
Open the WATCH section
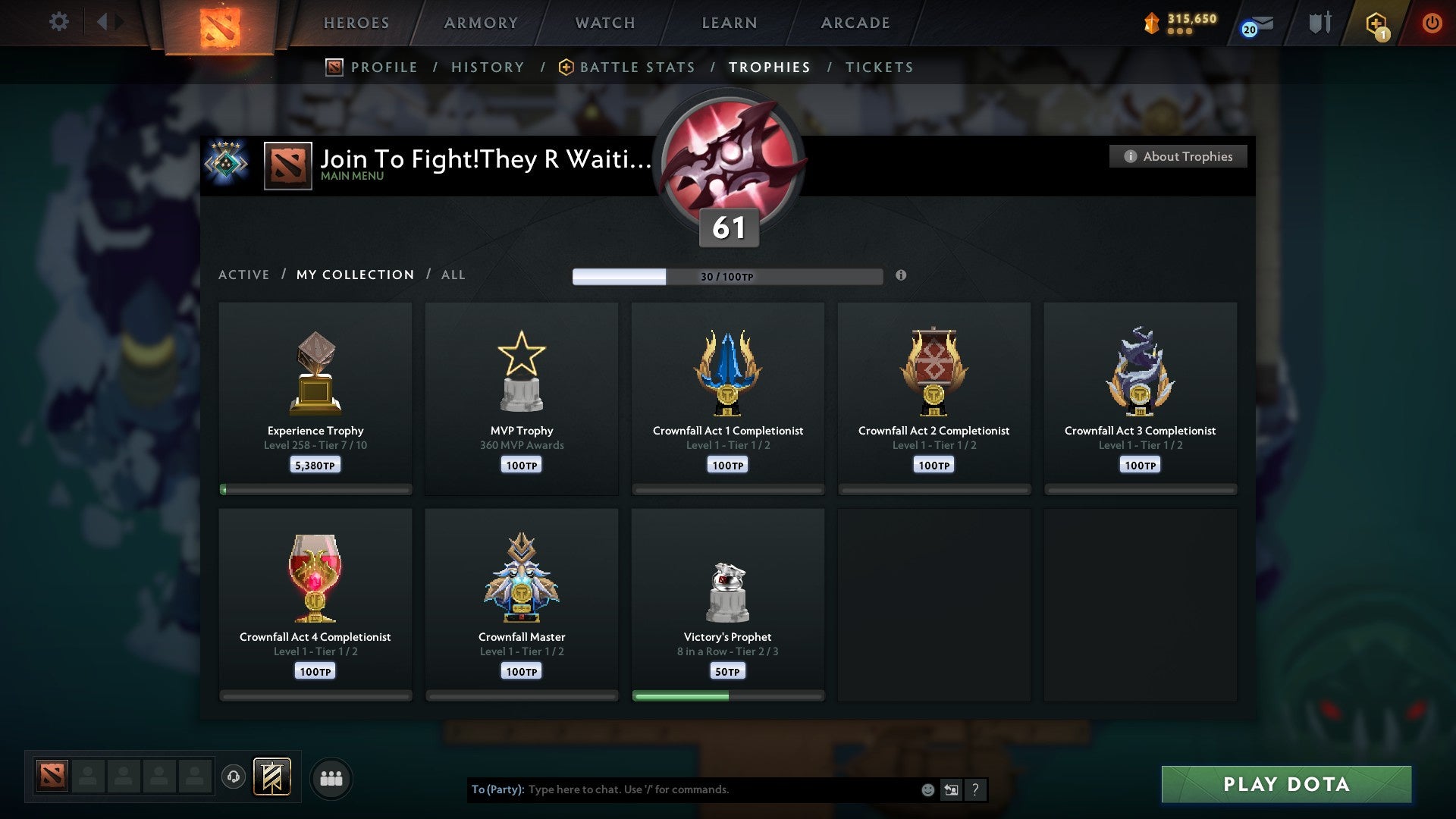pos(604,23)
